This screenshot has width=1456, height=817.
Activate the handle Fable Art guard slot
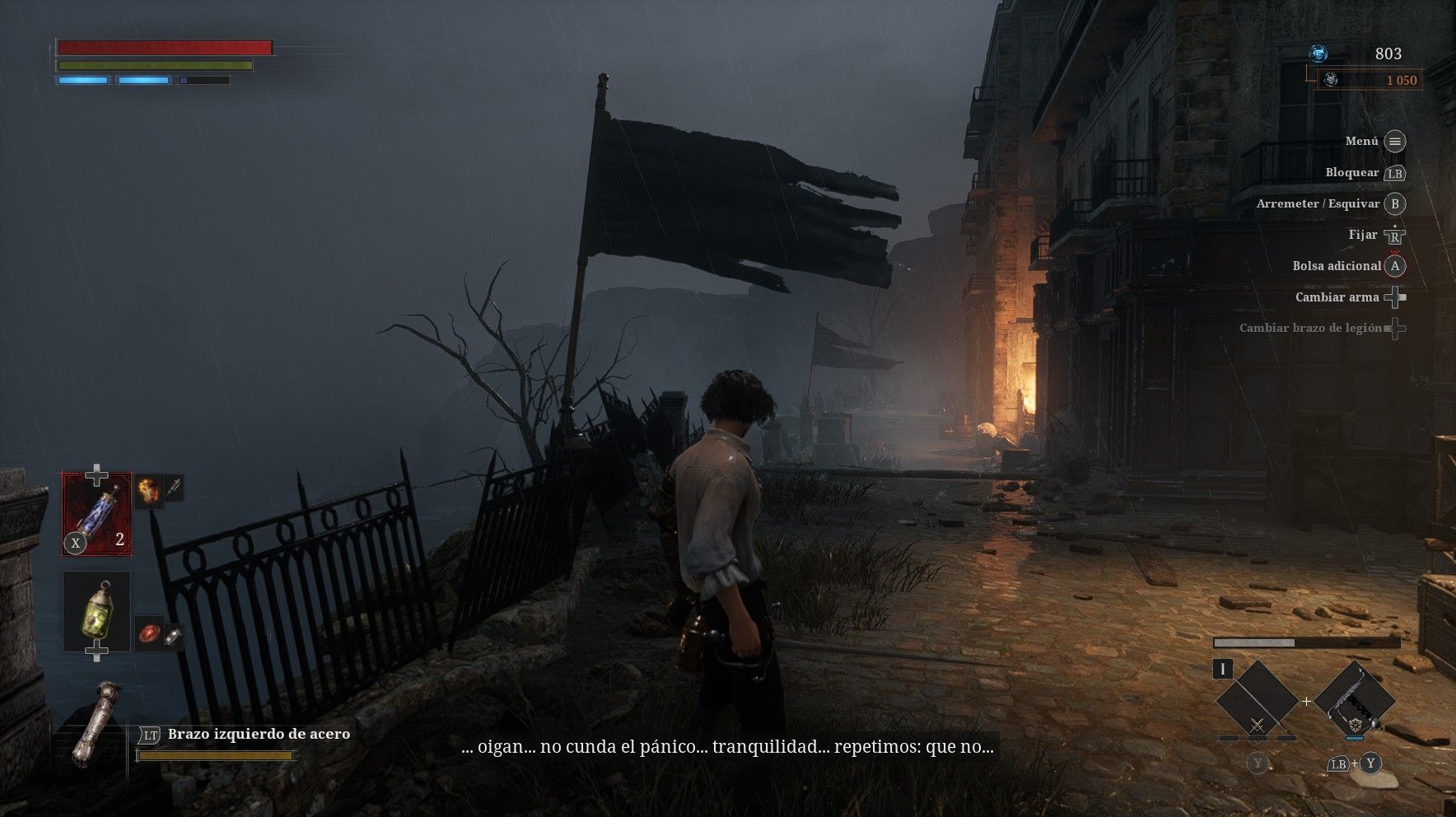(x=1354, y=702)
